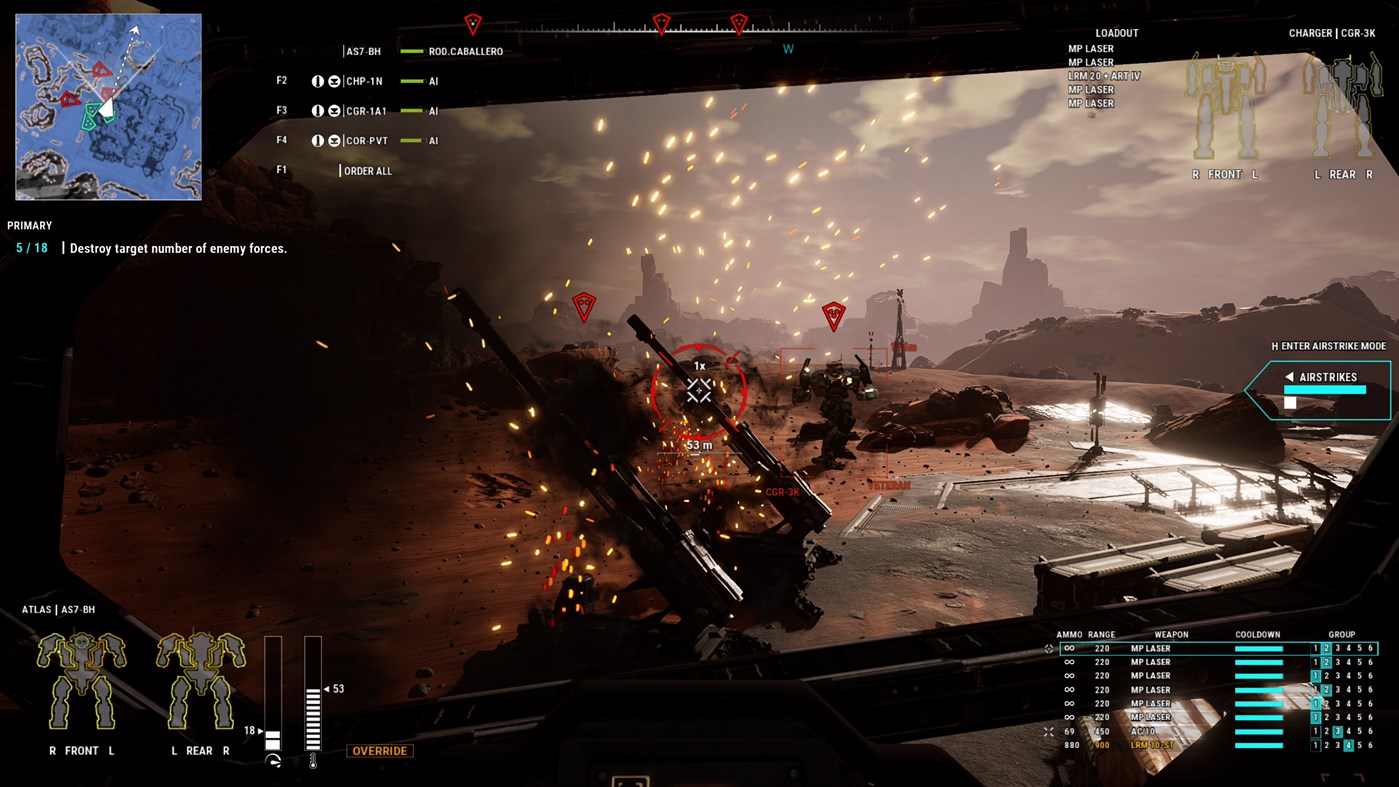Assign MP LASER to weapon group 2
1399x787 pixels.
[x=1324, y=647]
